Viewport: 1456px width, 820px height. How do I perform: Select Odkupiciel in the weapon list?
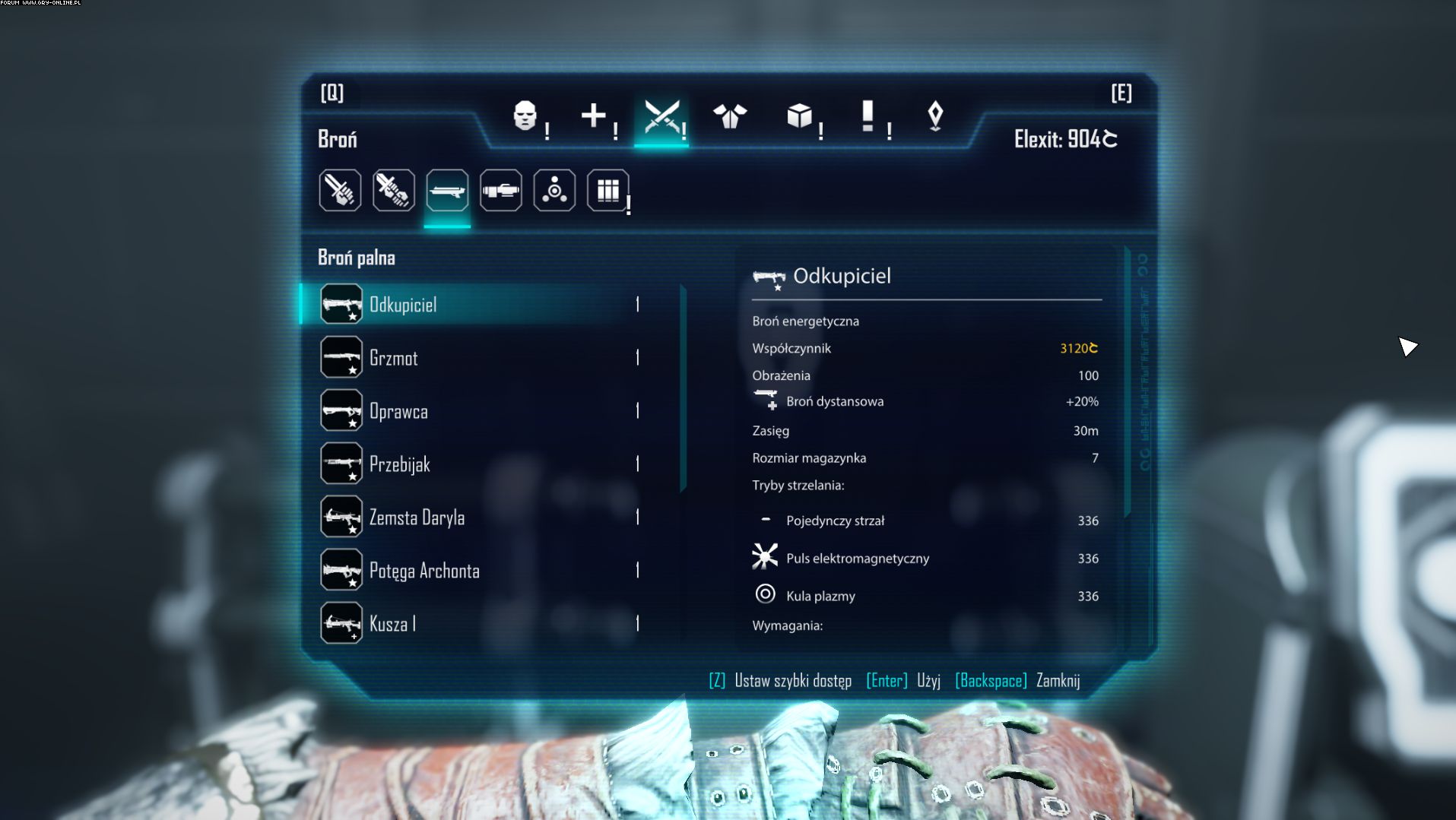tap(403, 305)
